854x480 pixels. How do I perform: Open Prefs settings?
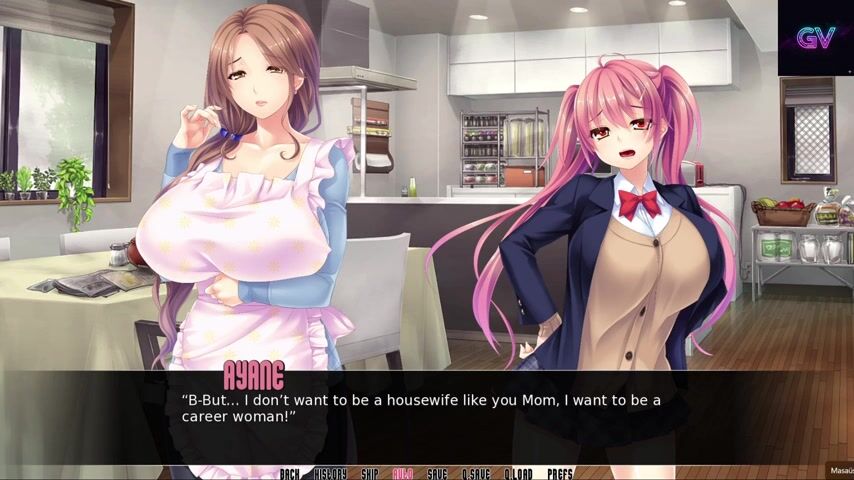560,474
